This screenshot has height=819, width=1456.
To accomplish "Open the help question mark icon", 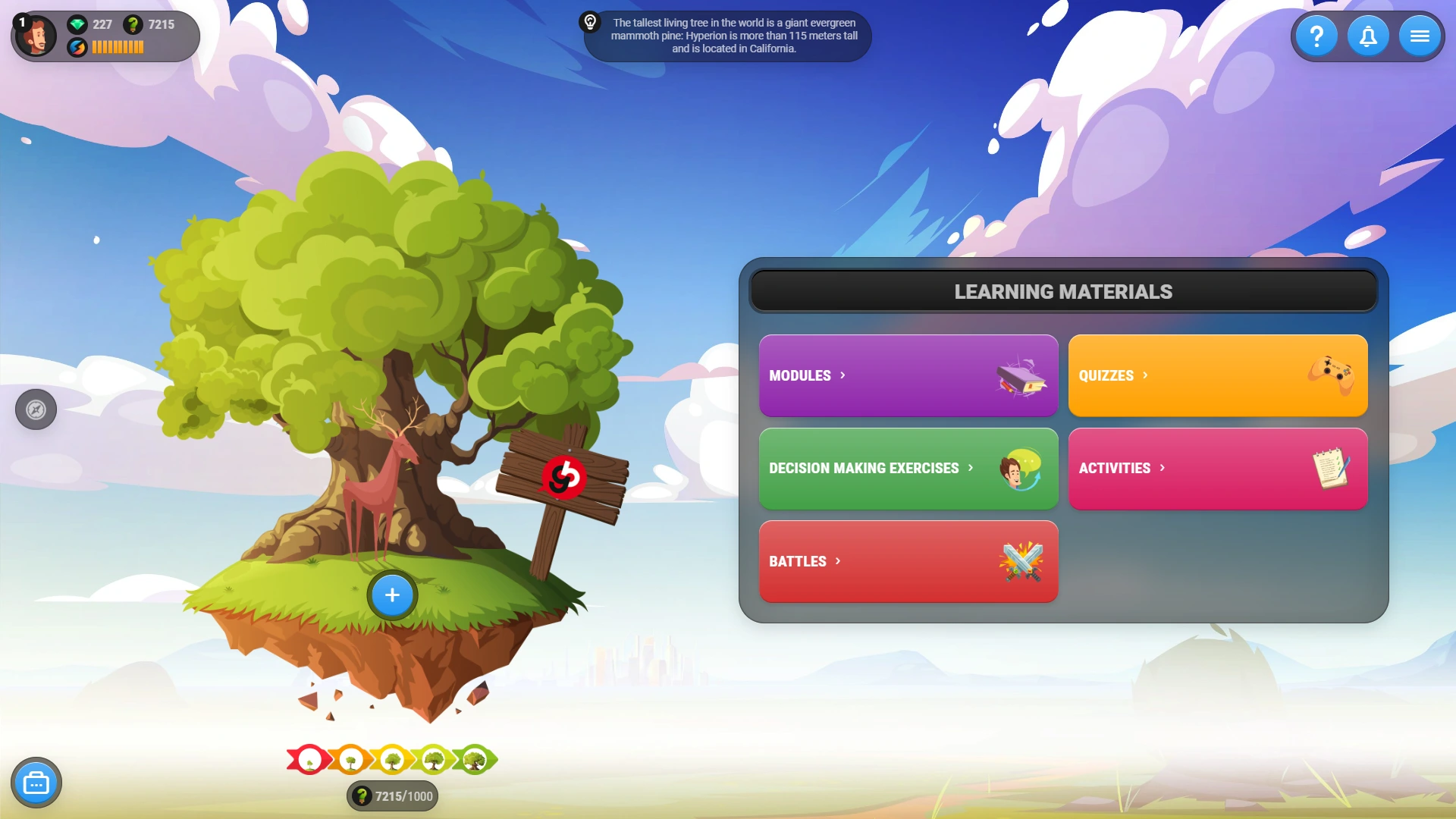I will [1317, 35].
